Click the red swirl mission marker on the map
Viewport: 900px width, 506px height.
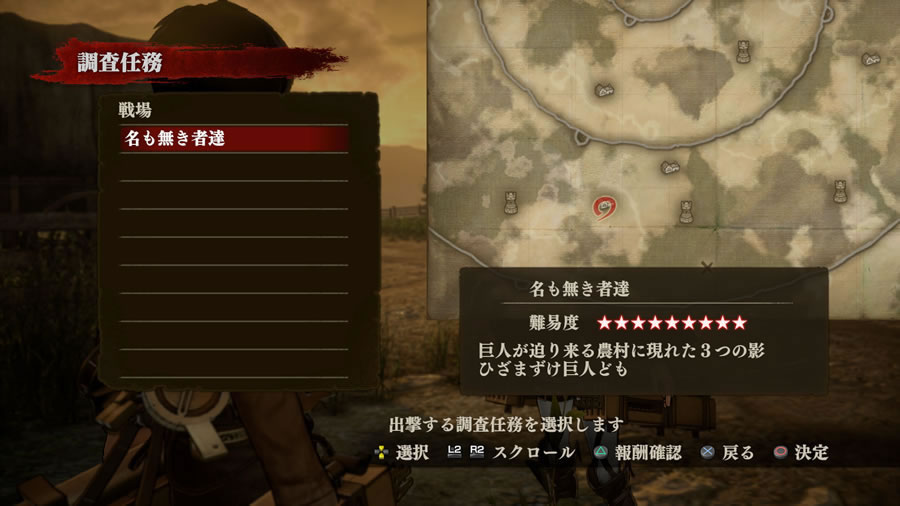coord(605,208)
